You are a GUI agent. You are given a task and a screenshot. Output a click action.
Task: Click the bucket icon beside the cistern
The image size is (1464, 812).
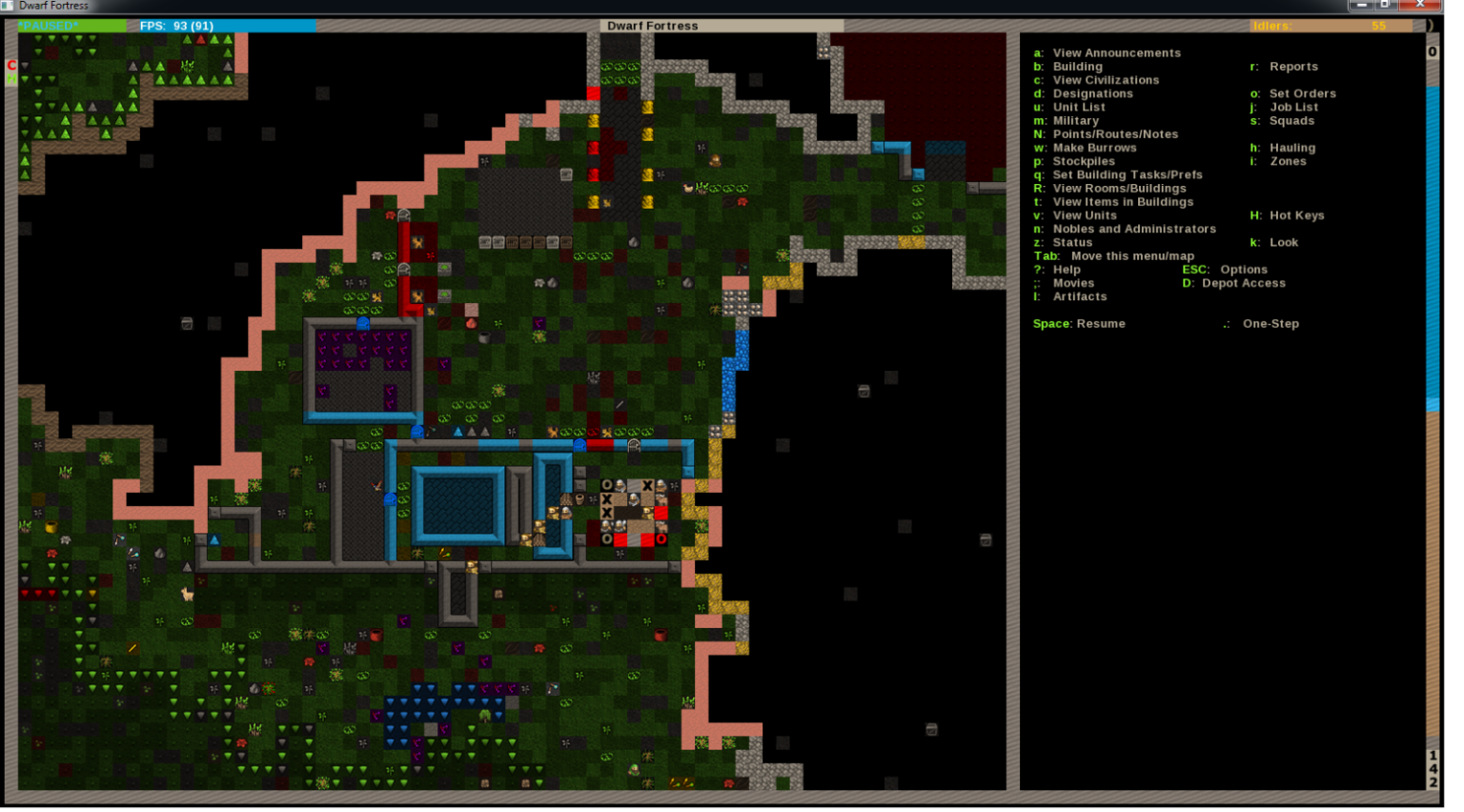[x=579, y=498]
